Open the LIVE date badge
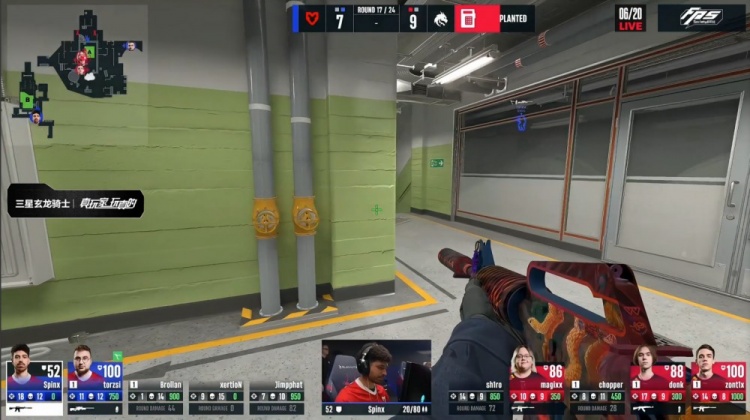 click(x=630, y=18)
